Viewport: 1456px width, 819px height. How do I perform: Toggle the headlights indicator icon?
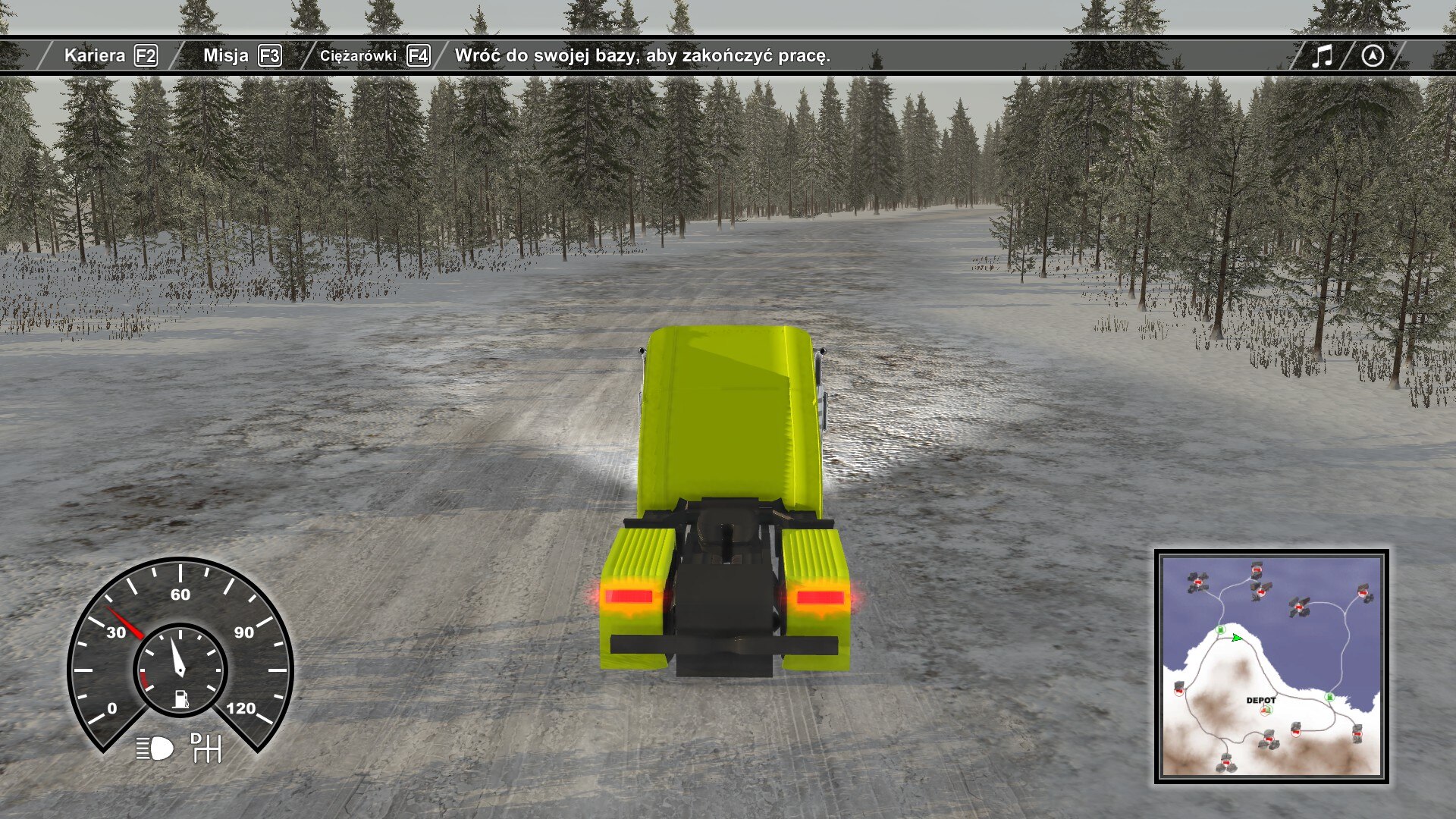[x=155, y=748]
